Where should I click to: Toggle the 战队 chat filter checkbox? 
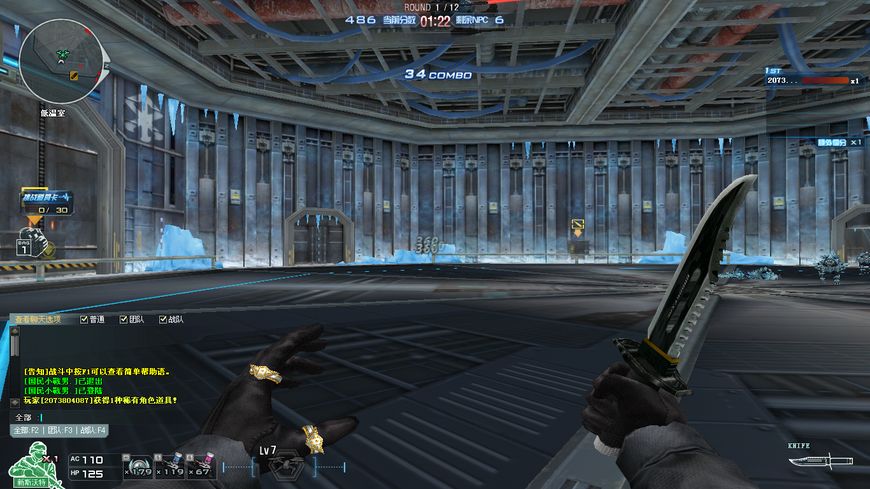(x=162, y=320)
